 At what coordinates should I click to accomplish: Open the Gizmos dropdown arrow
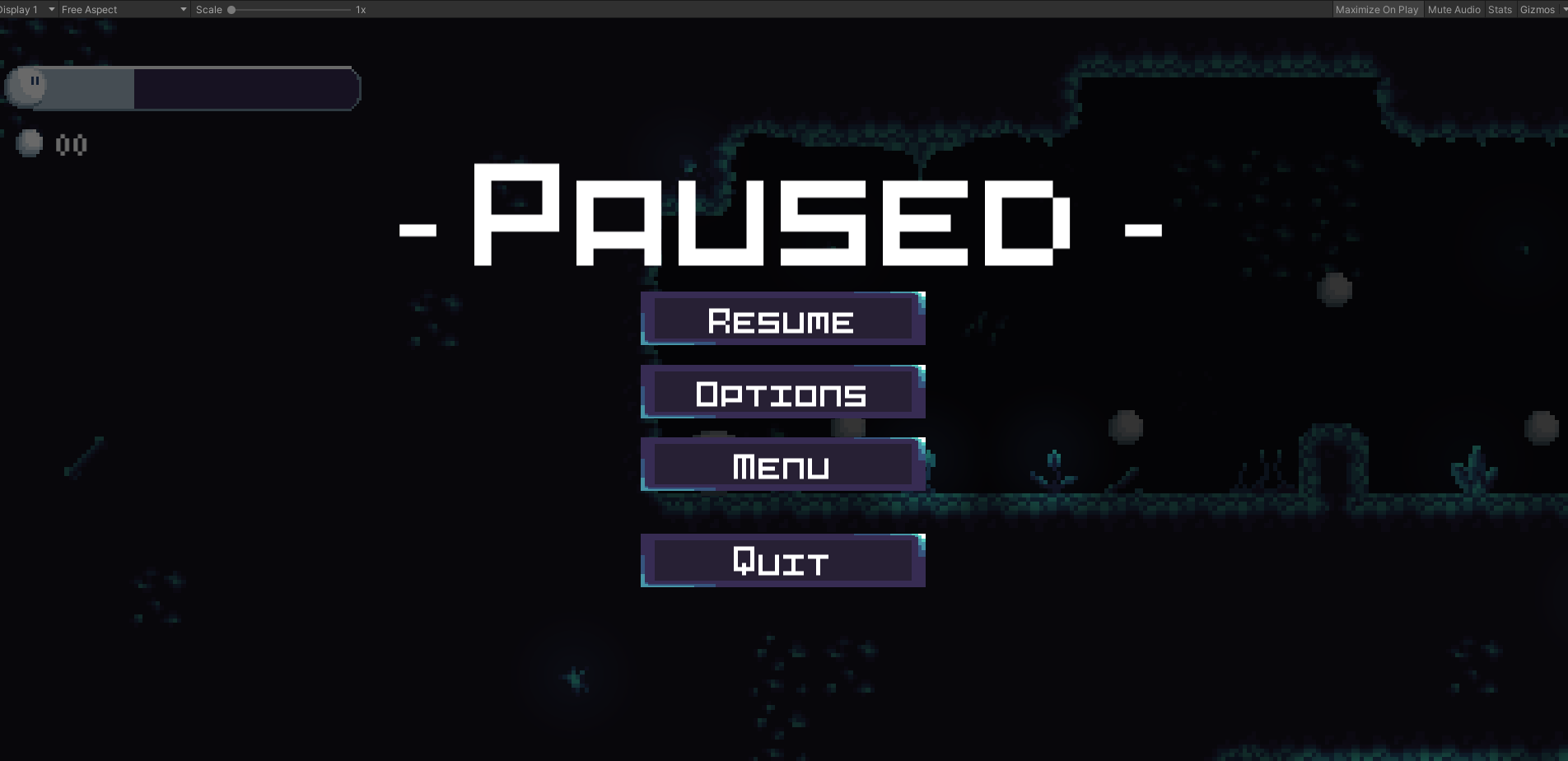point(1561,9)
